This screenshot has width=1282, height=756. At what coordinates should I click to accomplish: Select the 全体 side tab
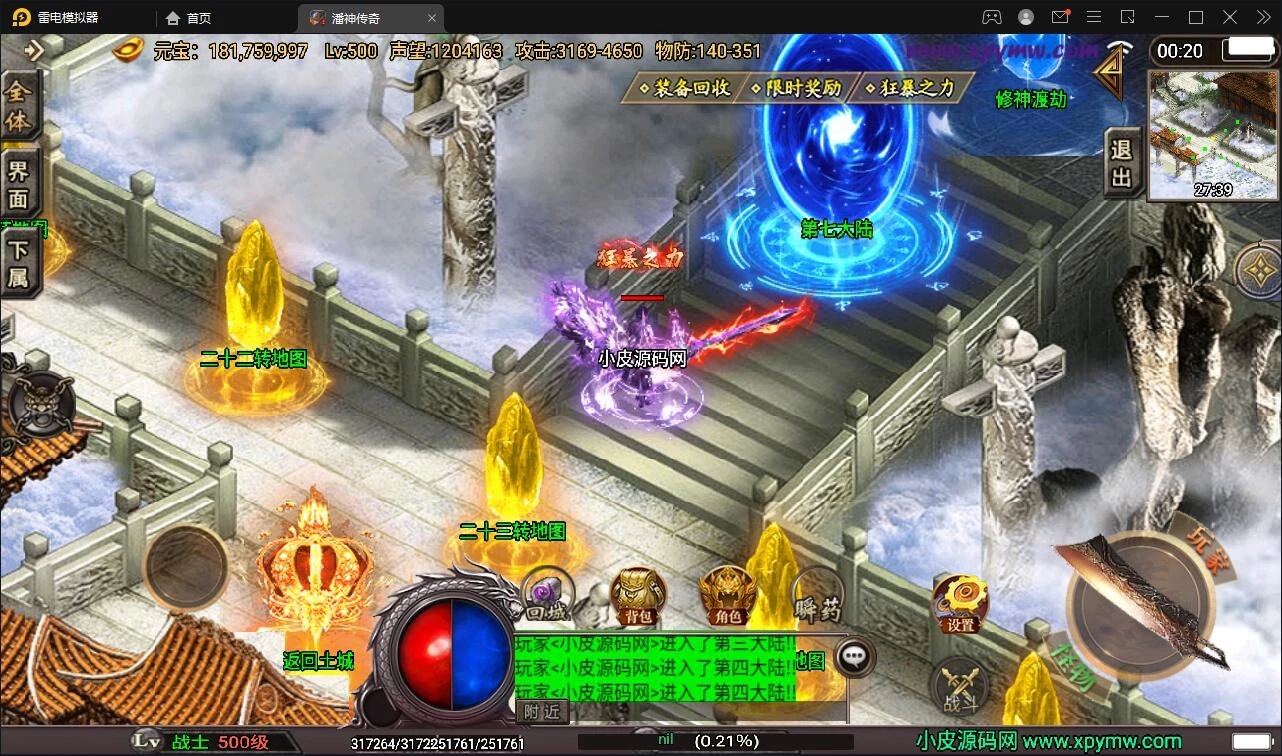[19, 106]
